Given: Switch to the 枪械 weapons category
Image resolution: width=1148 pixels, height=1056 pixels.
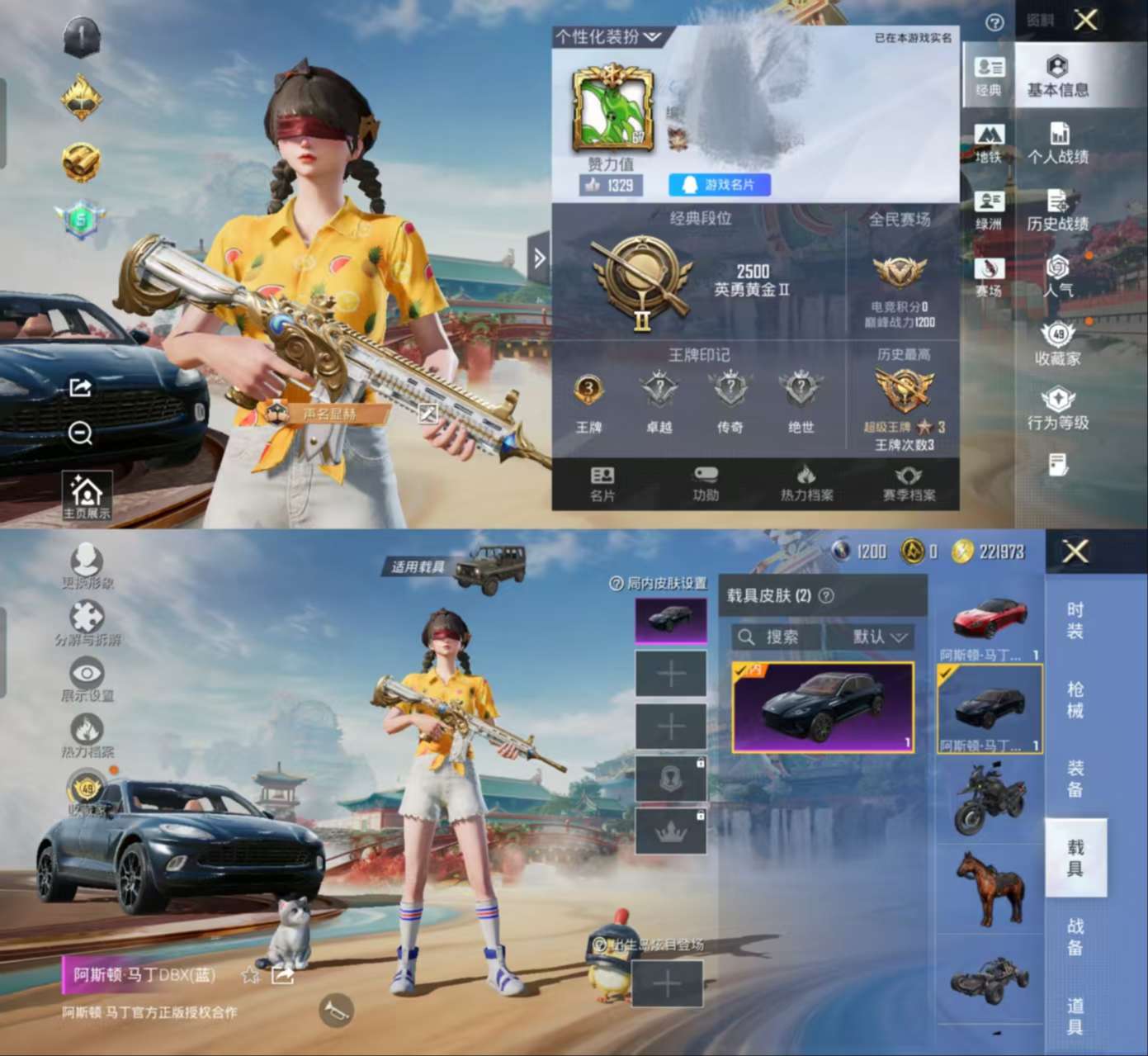Looking at the screenshot, I should 1075,698.
